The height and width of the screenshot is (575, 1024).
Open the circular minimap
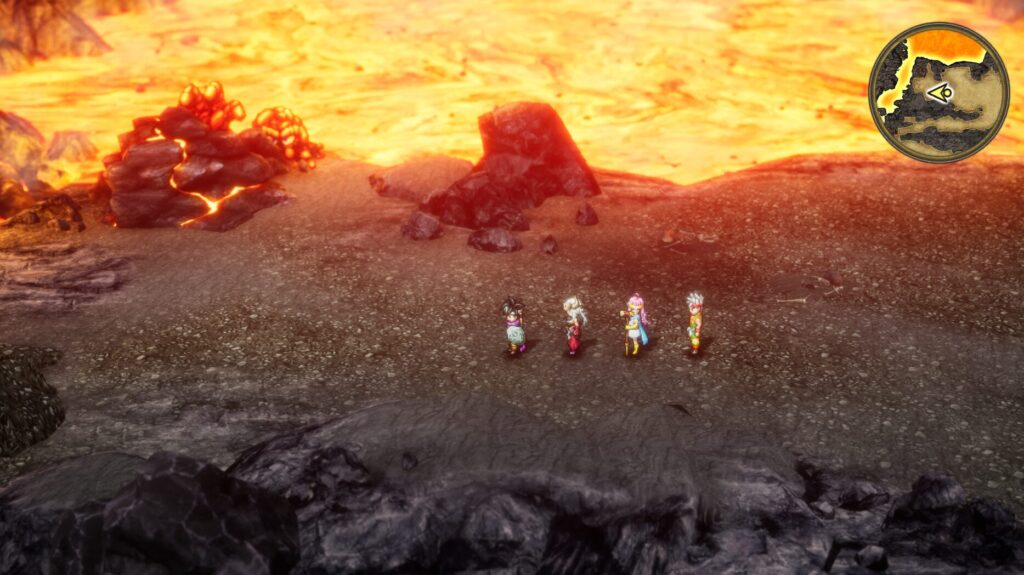[938, 92]
